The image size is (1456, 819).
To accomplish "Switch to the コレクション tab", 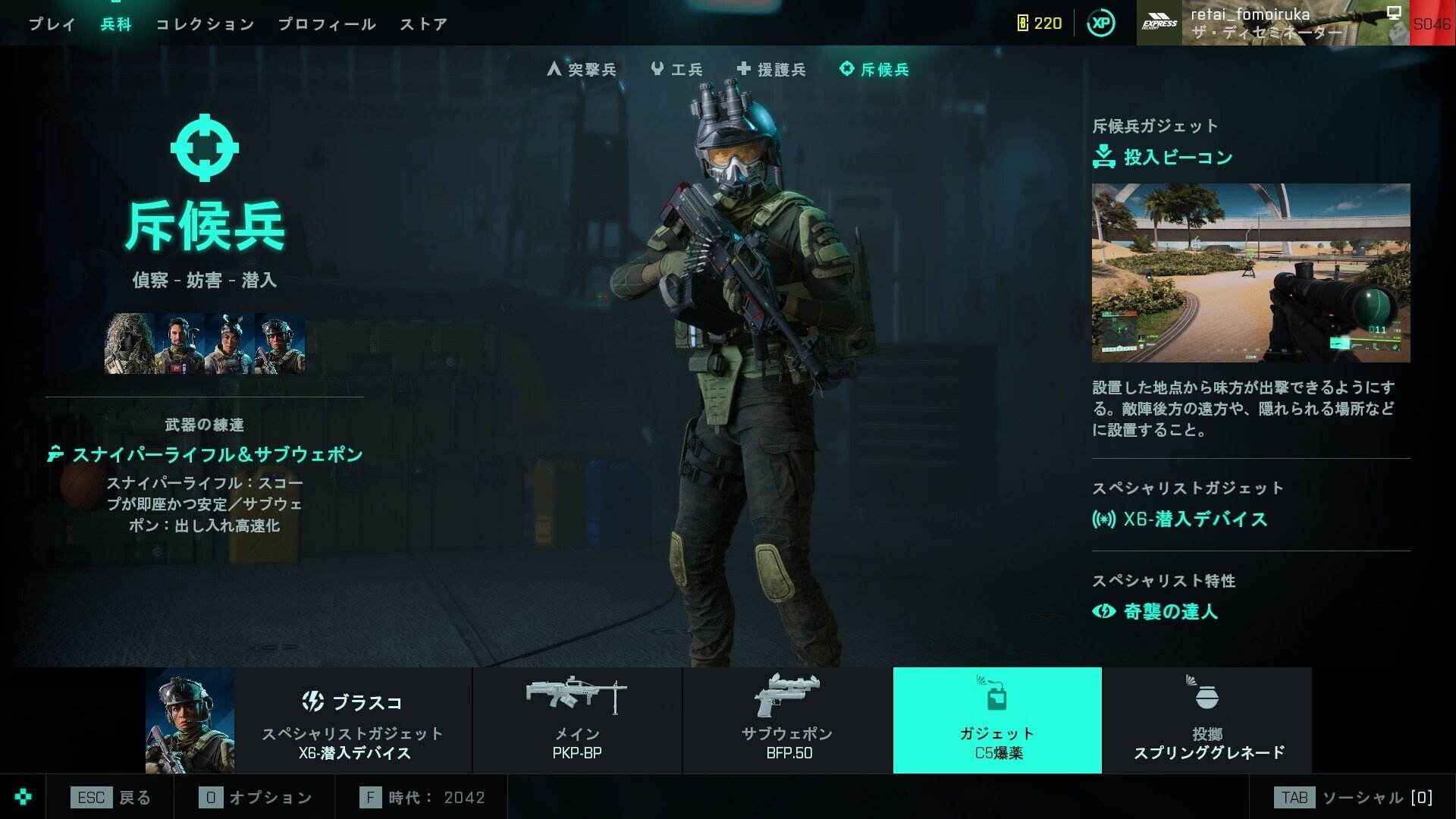I will point(205,24).
